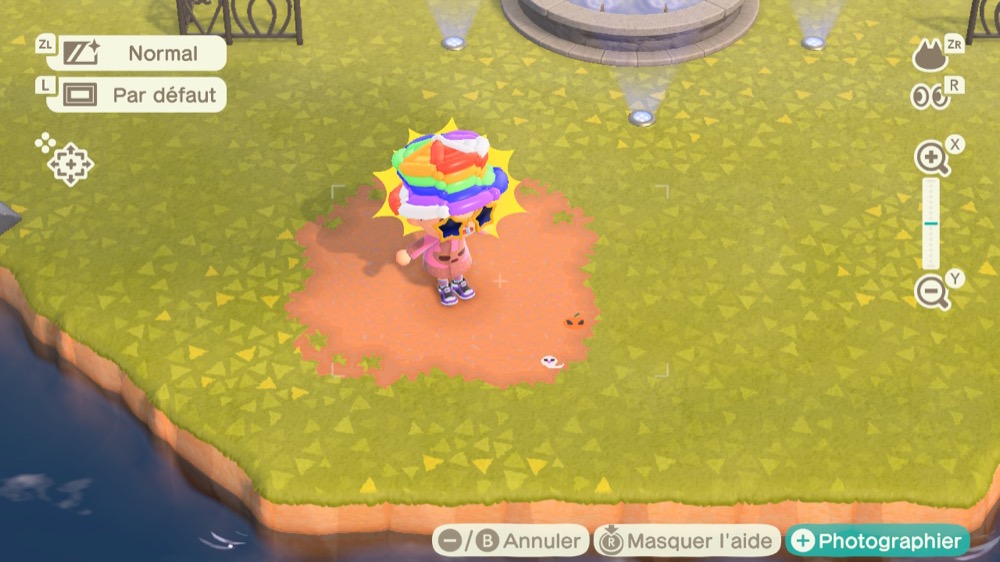This screenshot has width=1000, height=562.
Task: Adjust the vertical zoom slider
Action: (931, 224)
